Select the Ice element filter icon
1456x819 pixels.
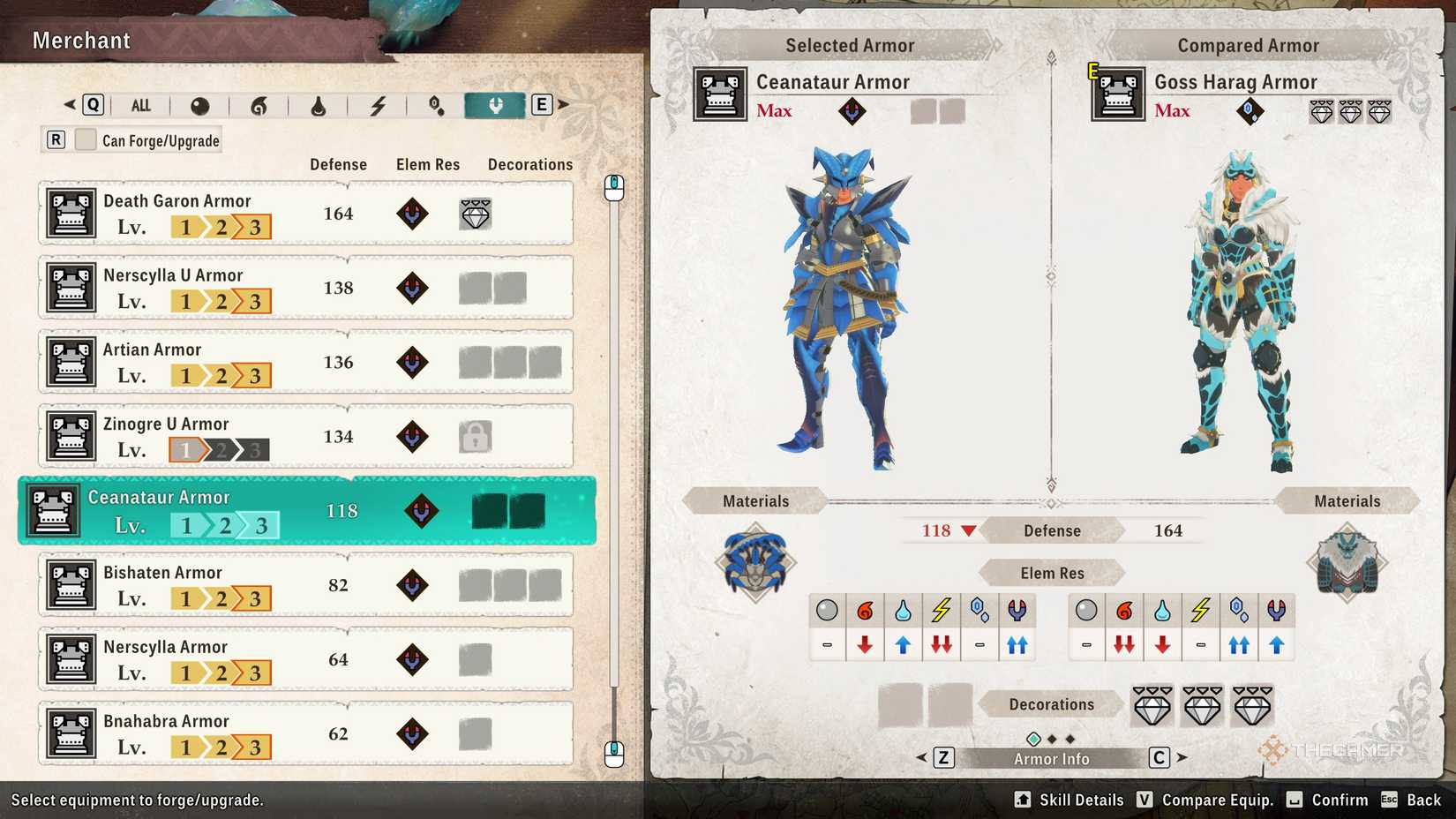click(x=436, y=104)
